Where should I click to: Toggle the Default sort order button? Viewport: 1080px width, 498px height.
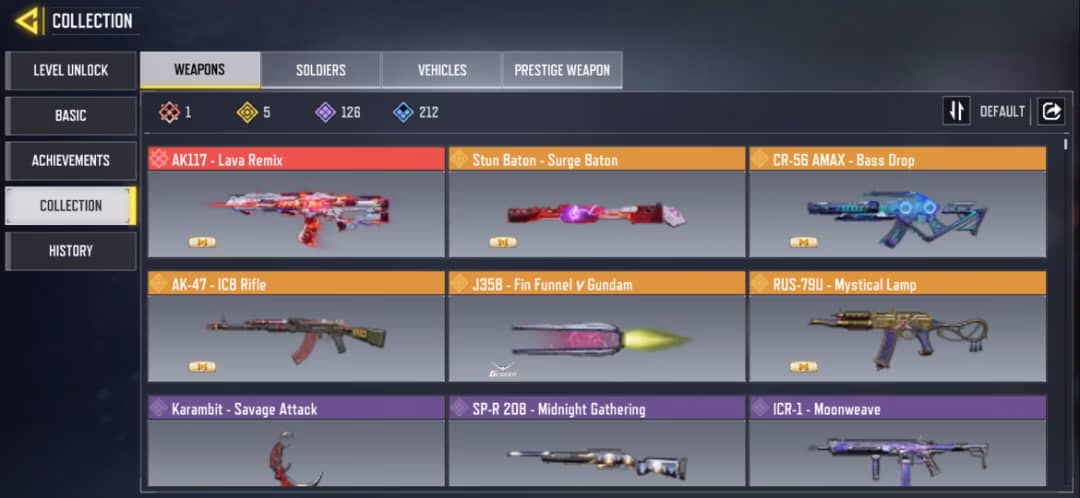coord(957,111)
